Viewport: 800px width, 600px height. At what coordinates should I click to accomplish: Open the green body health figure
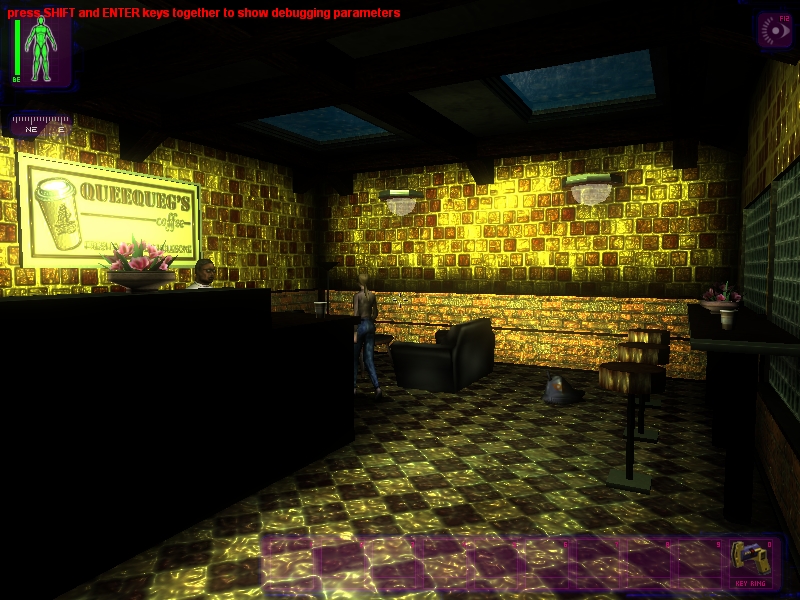pyautogui.click(x=42, y=50)
